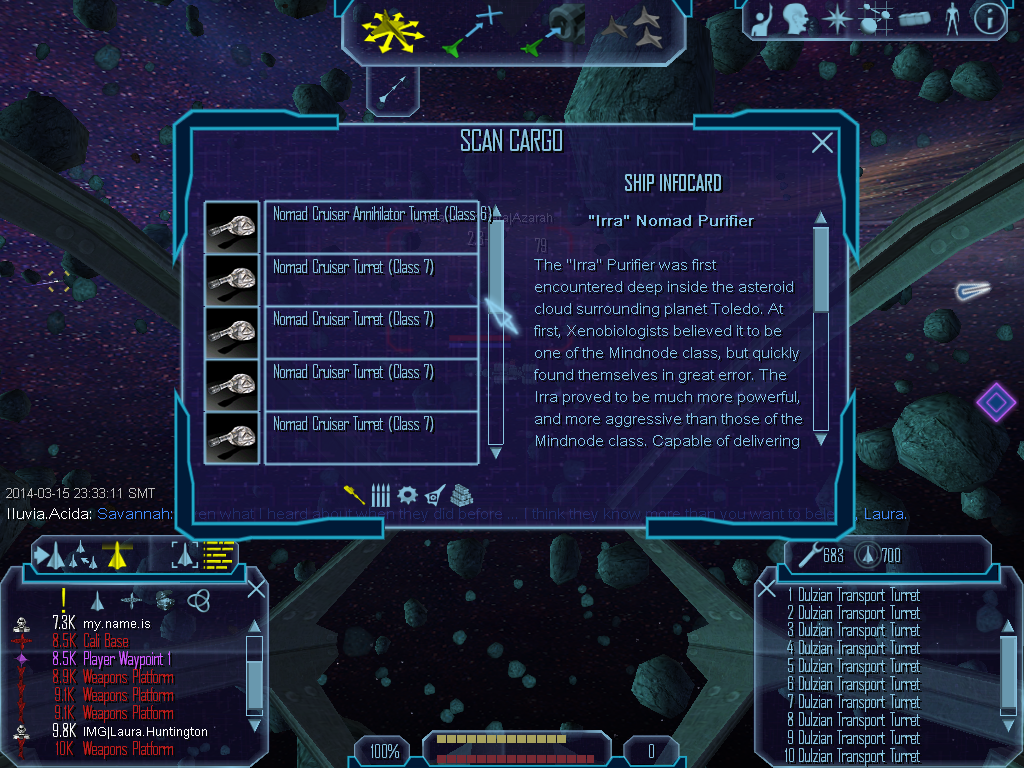The height and width of the screenshot is (768, 1024).
Task: Show the ammunition cargo filter
Action: click(380, 494)
